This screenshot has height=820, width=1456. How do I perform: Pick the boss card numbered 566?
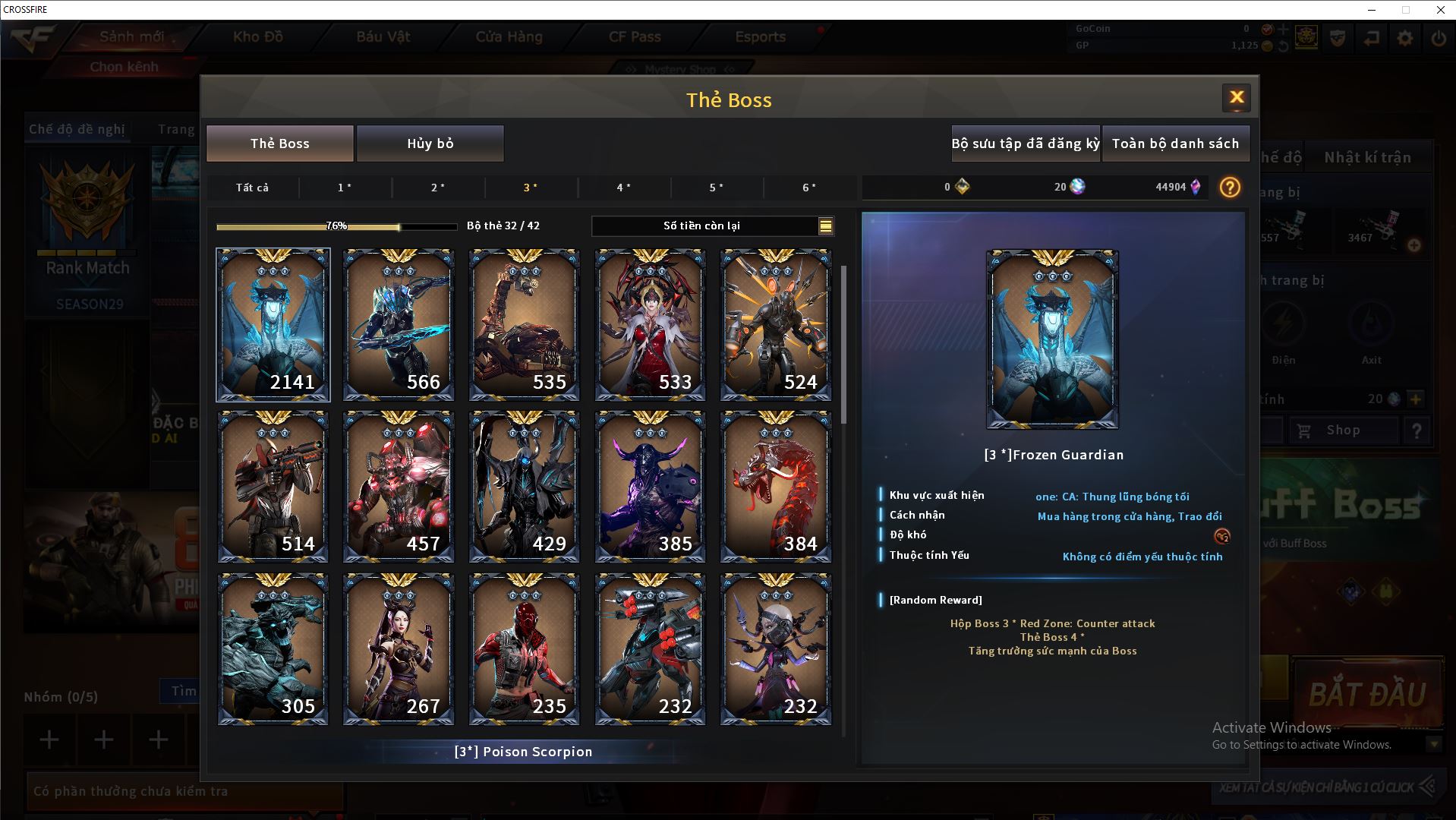pos(399,325)
